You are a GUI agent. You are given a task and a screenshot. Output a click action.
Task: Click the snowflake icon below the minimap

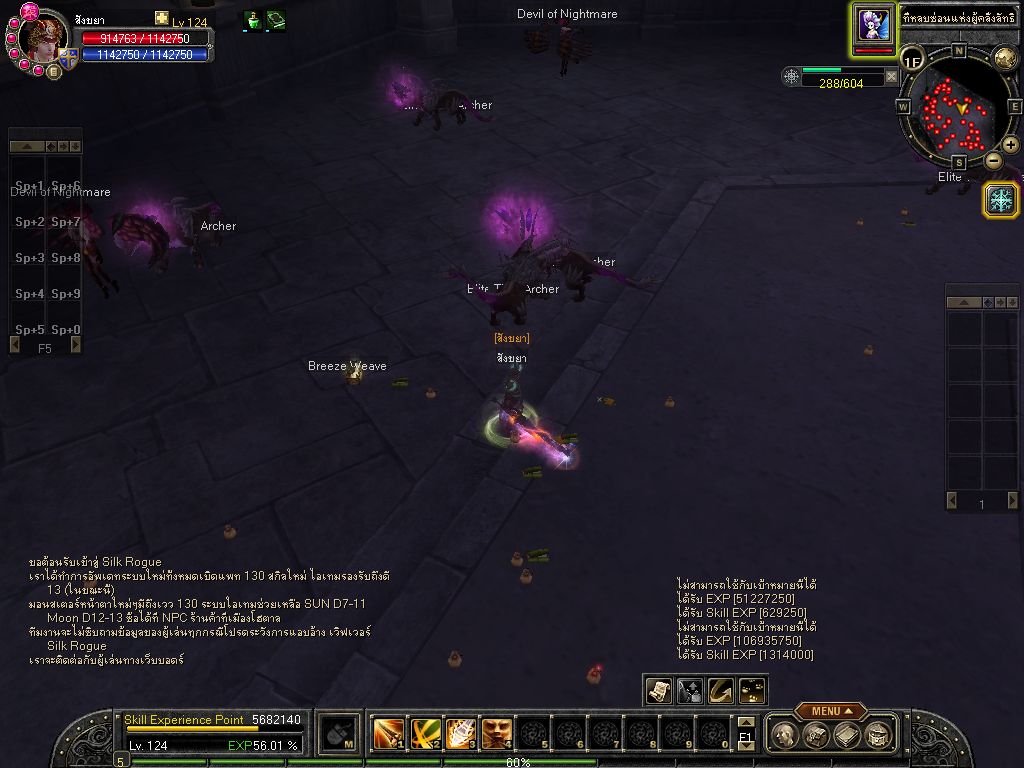click(1000, 199)
